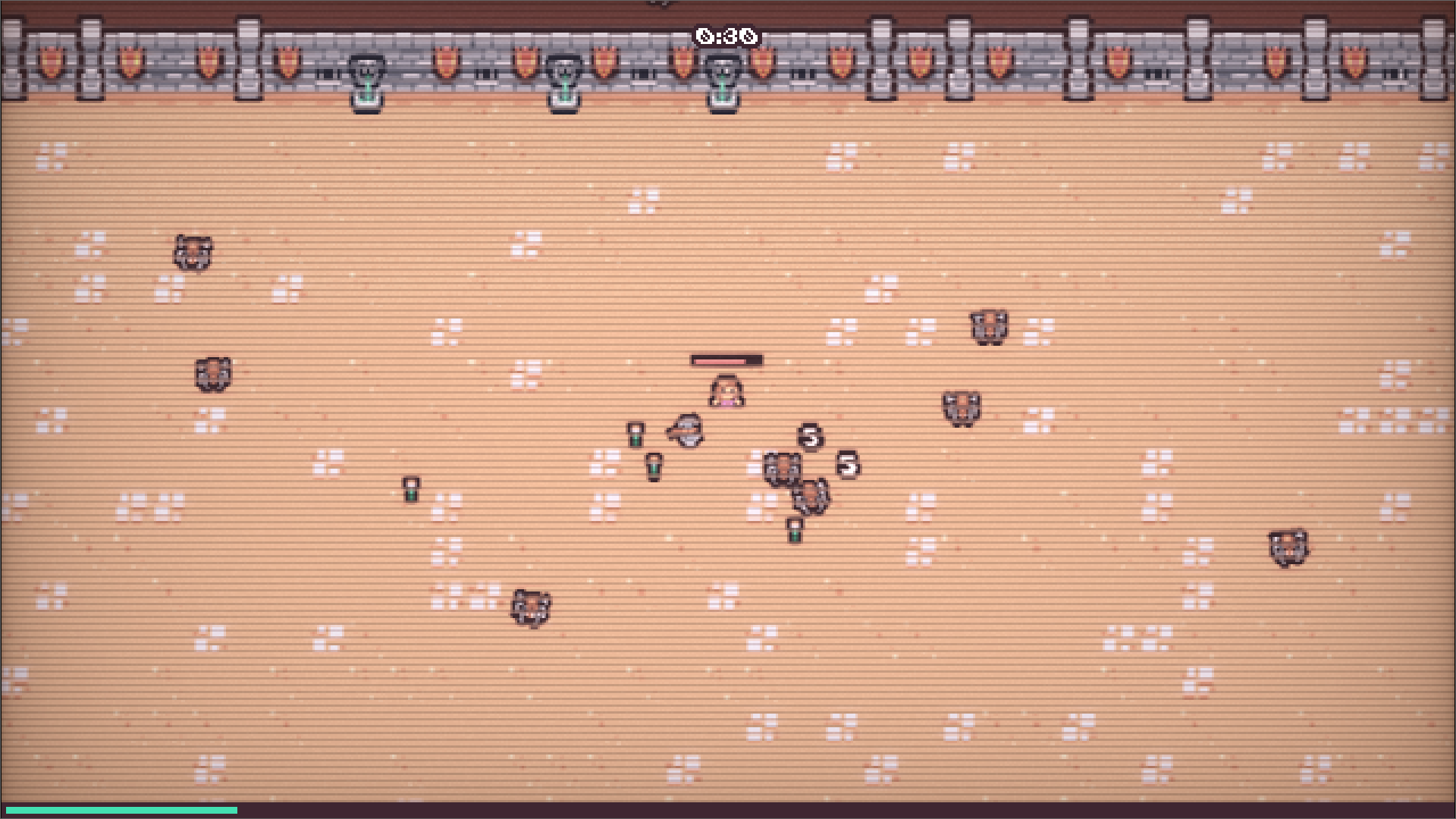Click the green vial below the spider cluster

pos(793,531)
